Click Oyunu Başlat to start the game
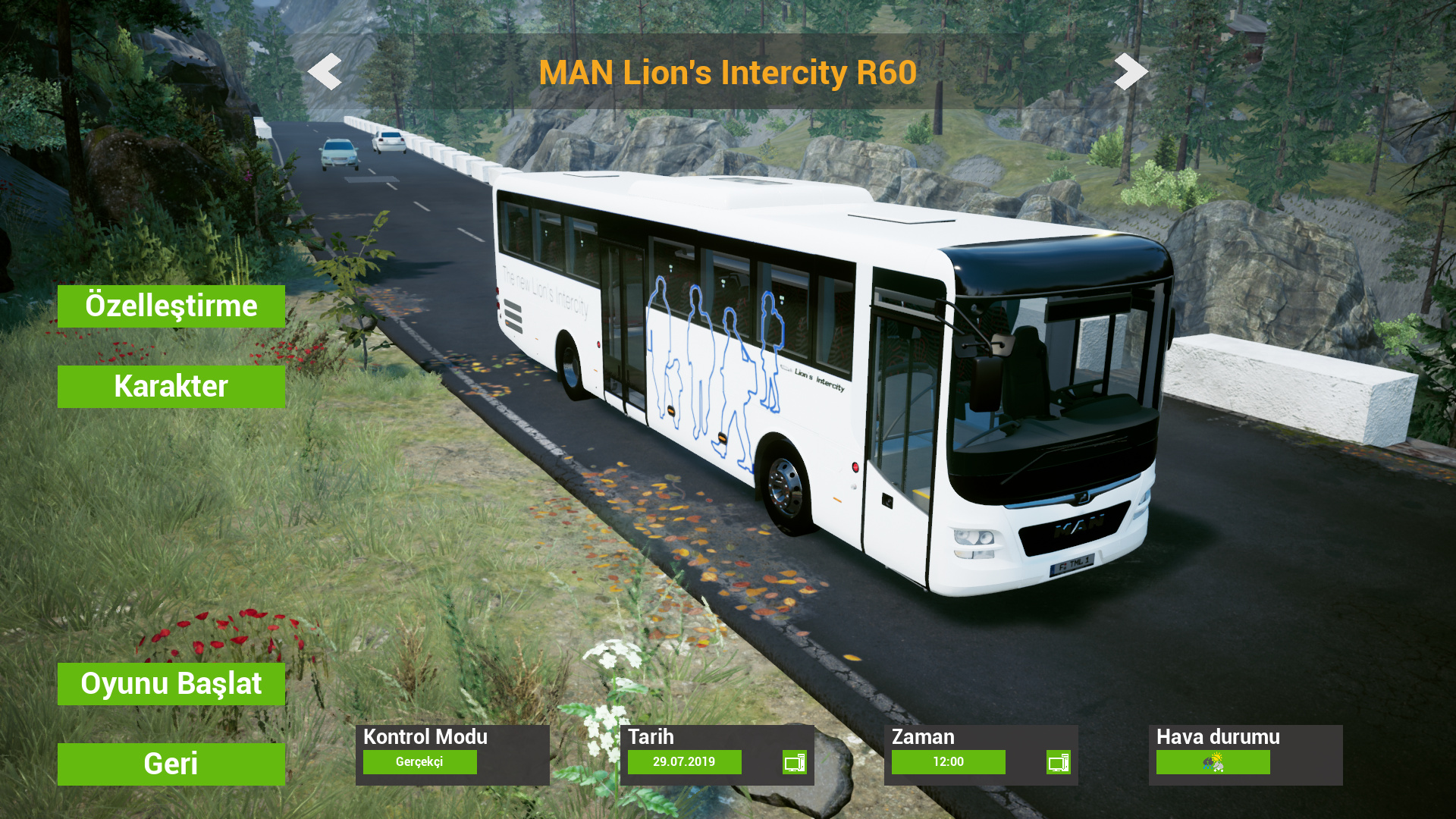Viewport: 1456px width, 819px height. [x=171, y=684]
